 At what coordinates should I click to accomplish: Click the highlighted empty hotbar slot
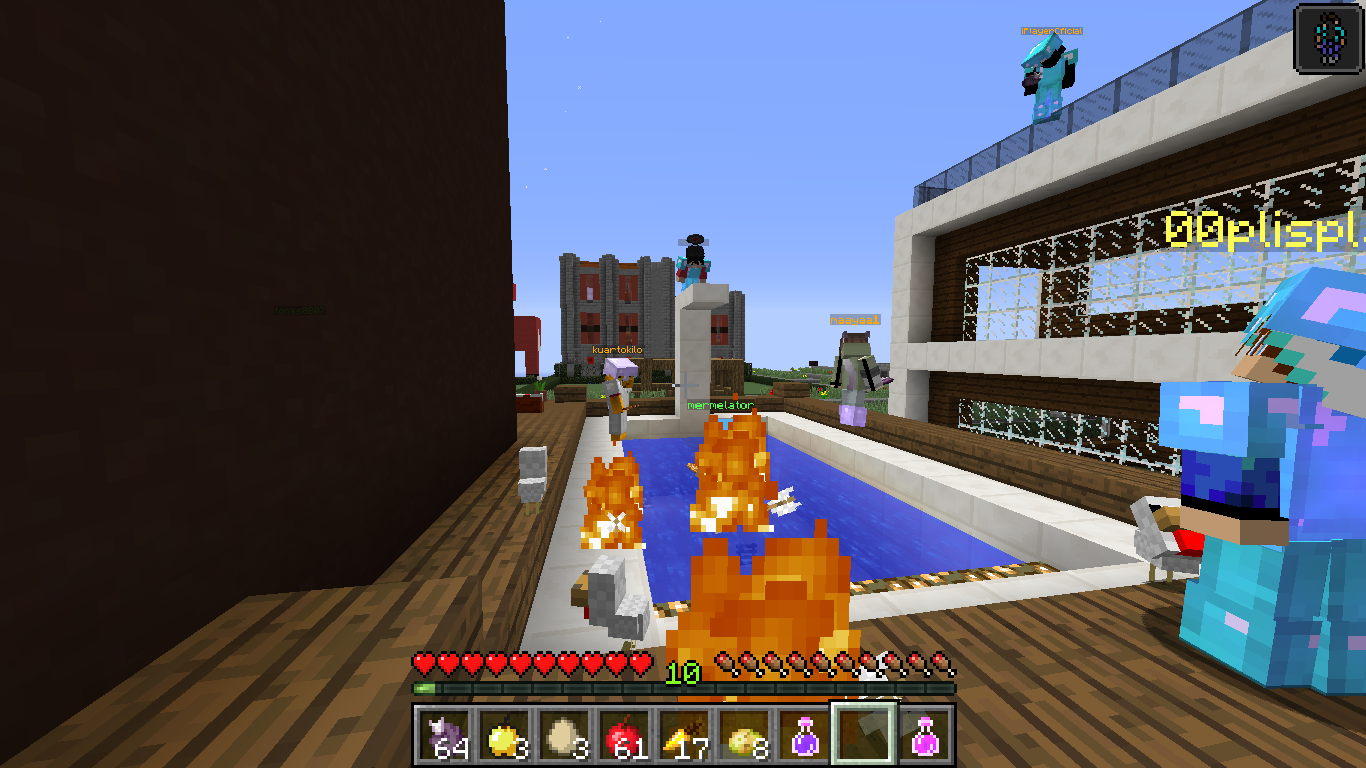[864, 737]
